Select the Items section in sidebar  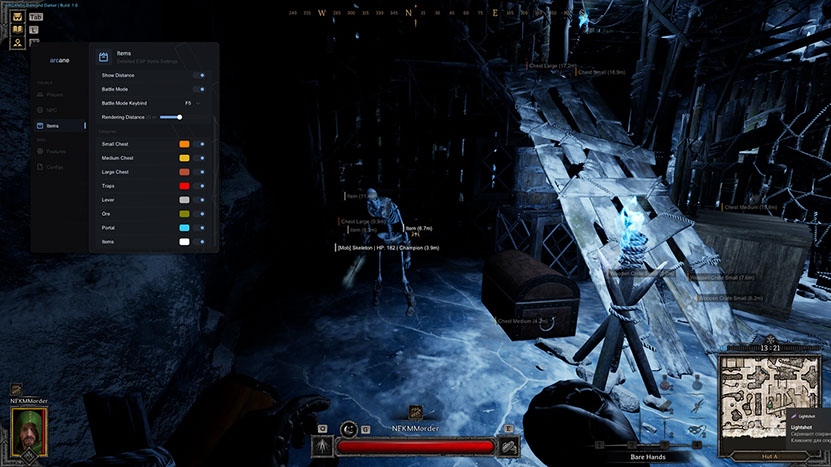click(52, 126)
